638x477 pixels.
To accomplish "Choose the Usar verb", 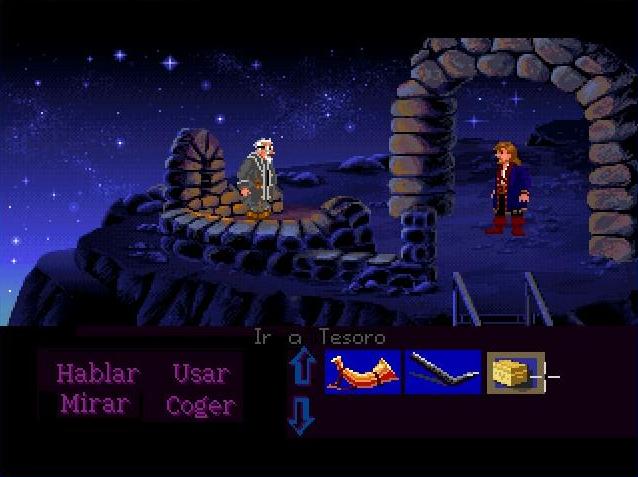I will point(200,374).
